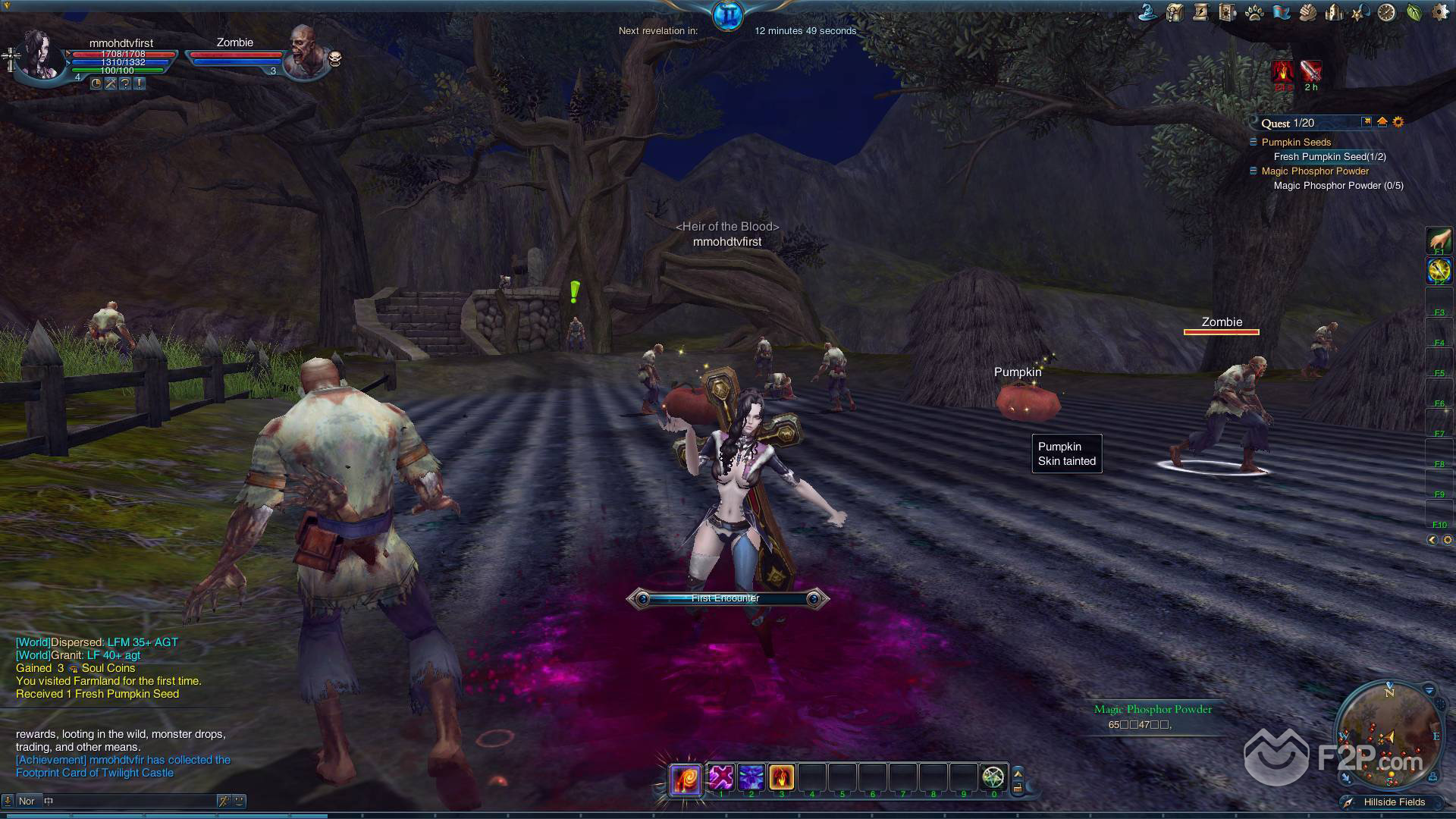Use the pentagram skill in slot 0

993,777
